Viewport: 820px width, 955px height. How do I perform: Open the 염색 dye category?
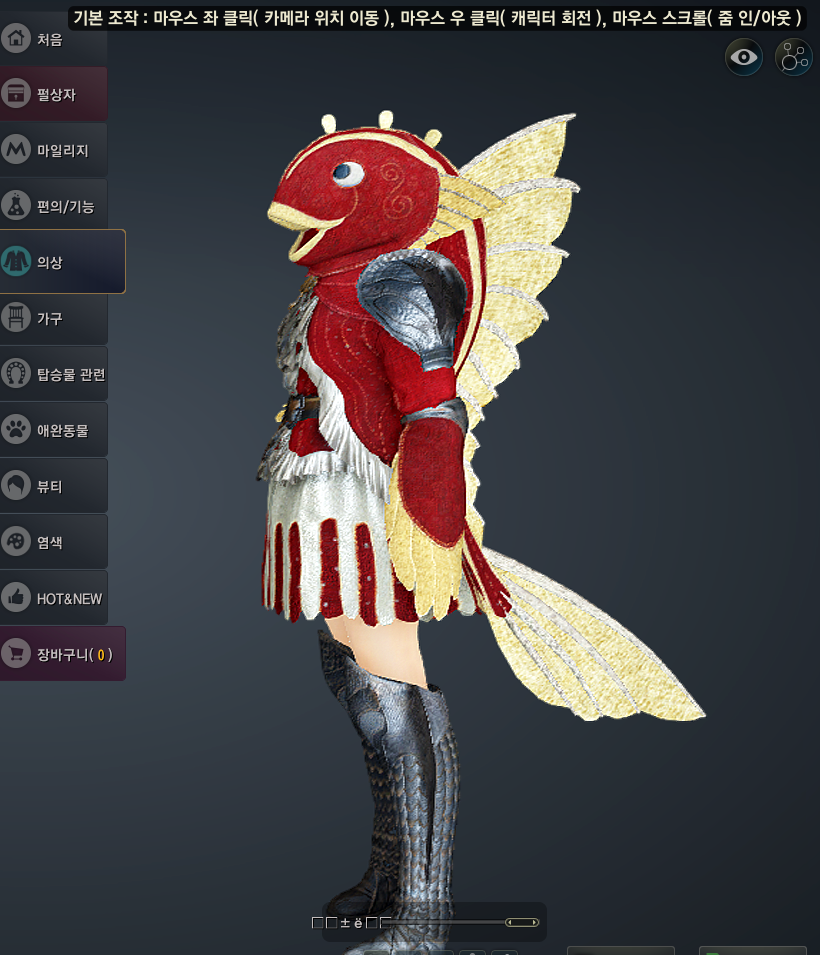[x=54, y=542]
